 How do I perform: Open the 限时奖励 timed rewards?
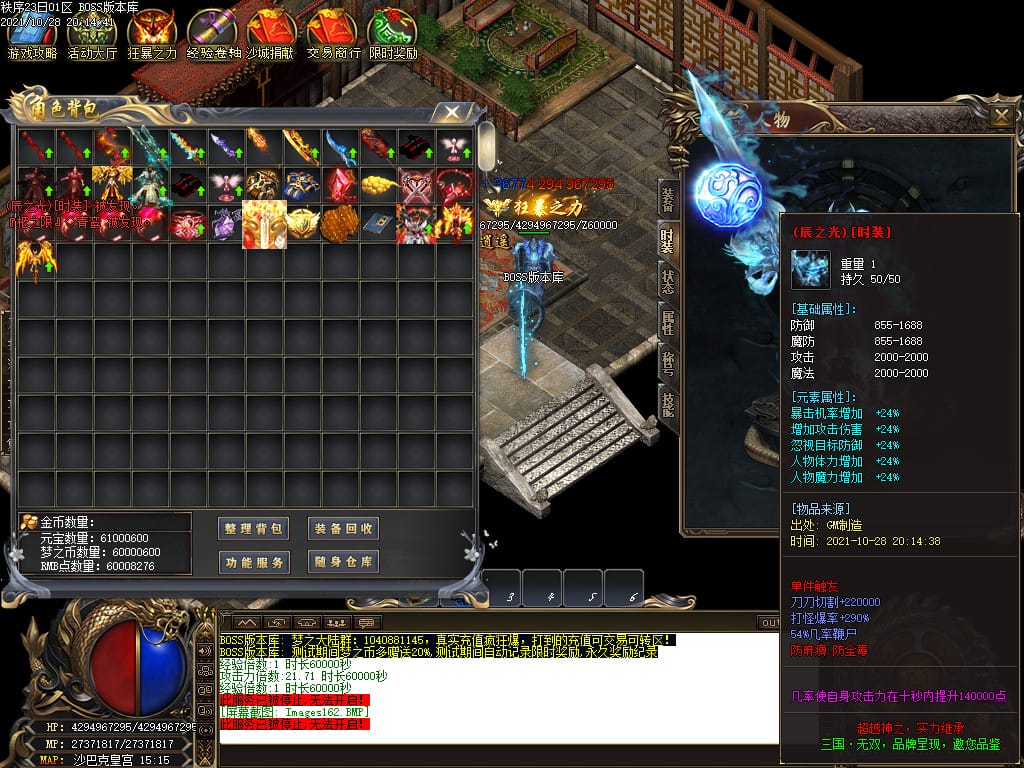[x=393, y=35]
